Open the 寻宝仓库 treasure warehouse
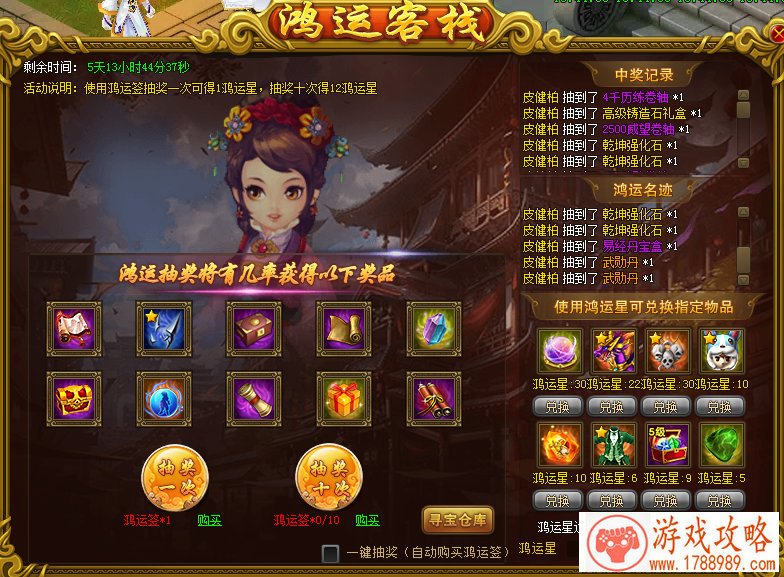 [x=458, y=519]
